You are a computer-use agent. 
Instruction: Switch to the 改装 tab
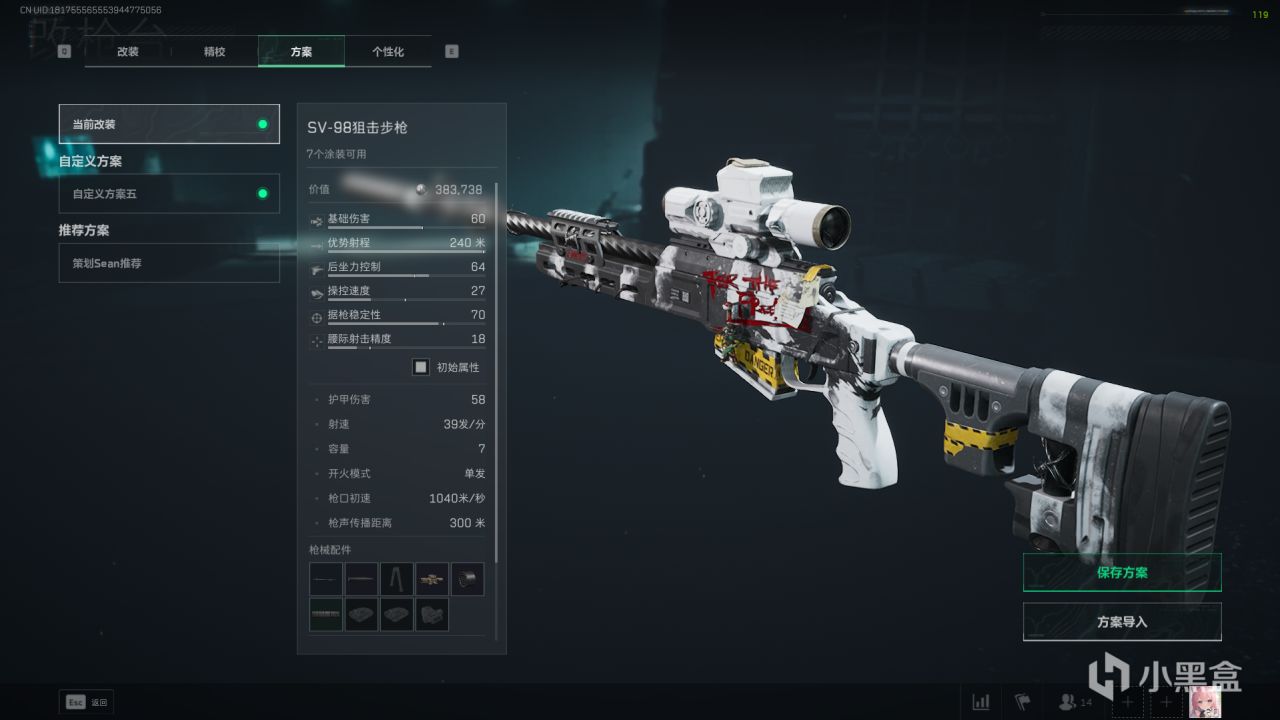point(128,51)
